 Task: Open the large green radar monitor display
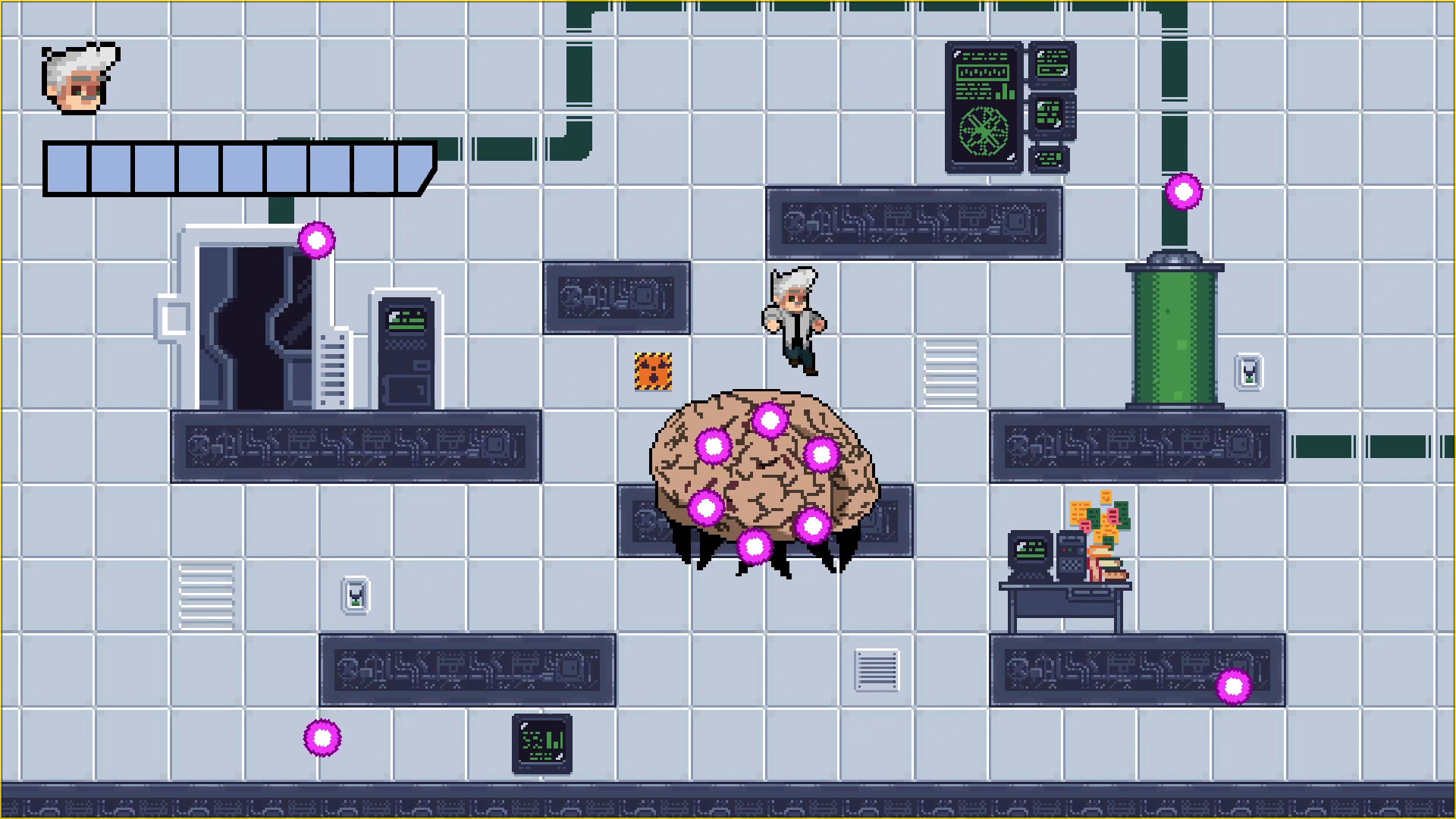point(984,108)
